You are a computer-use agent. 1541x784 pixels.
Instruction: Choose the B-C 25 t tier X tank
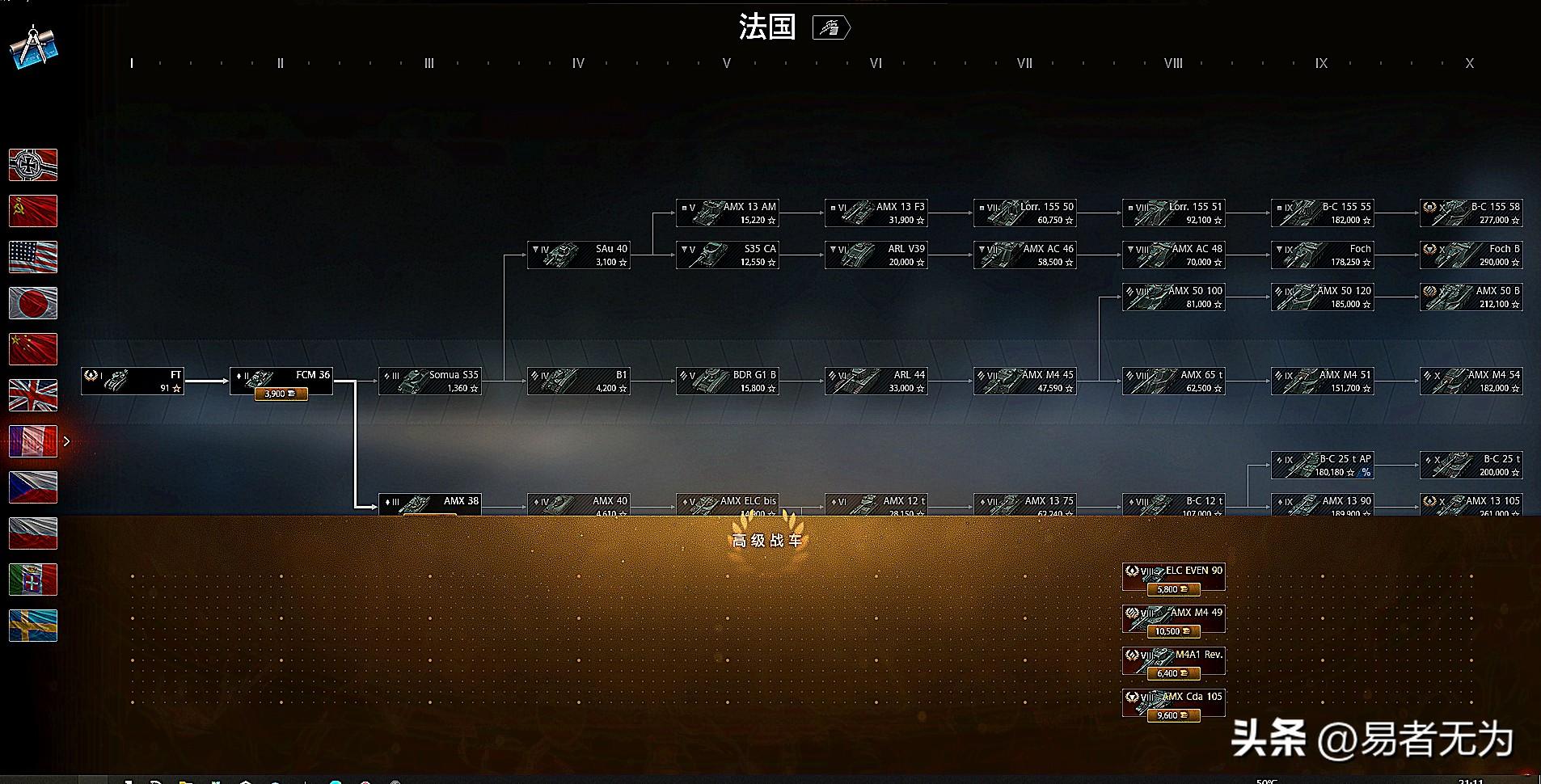pyautogui.click(x=1471, y=466)
